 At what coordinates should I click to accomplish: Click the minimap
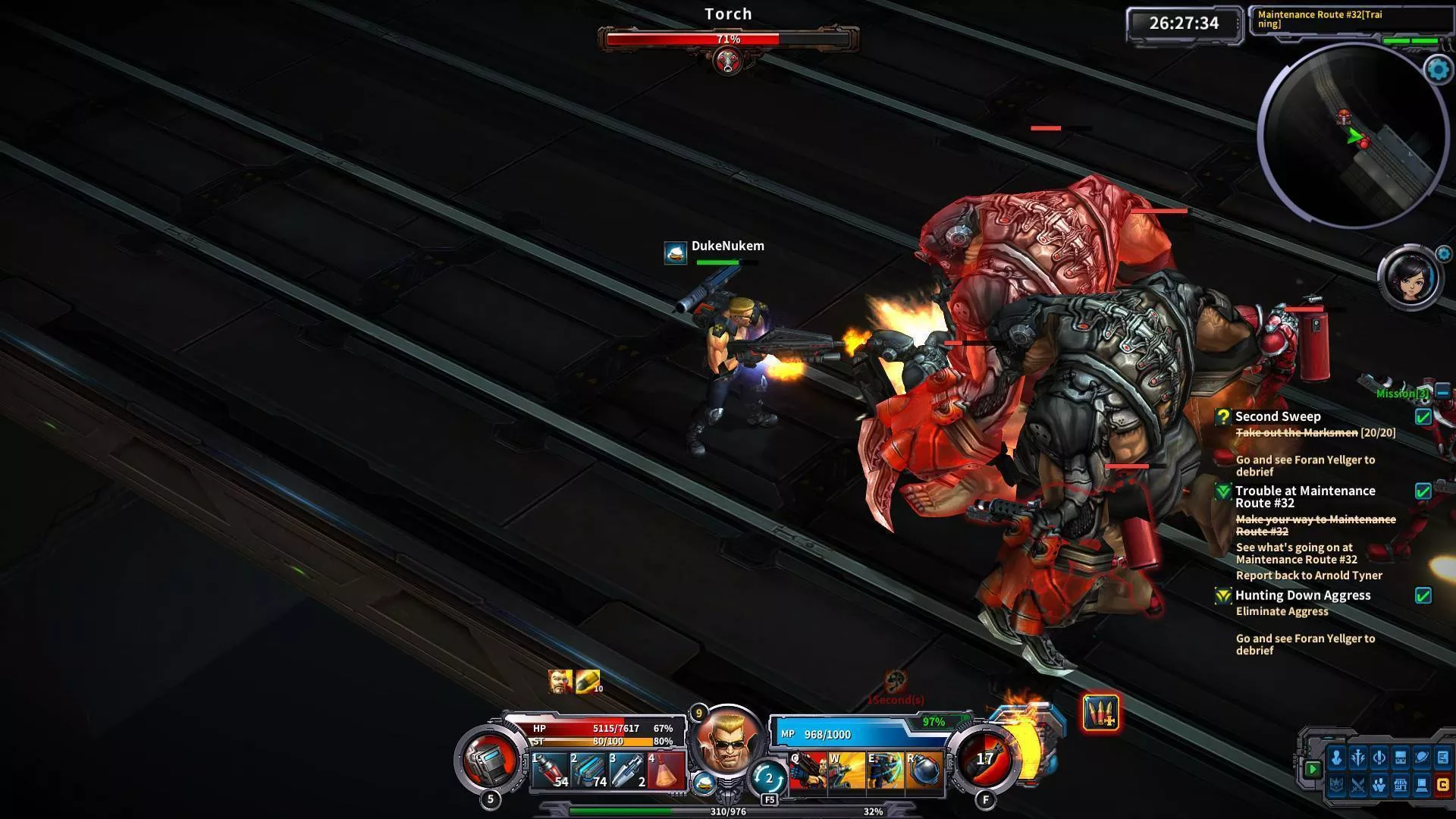pyautogui.click(x=1353, y=136)
